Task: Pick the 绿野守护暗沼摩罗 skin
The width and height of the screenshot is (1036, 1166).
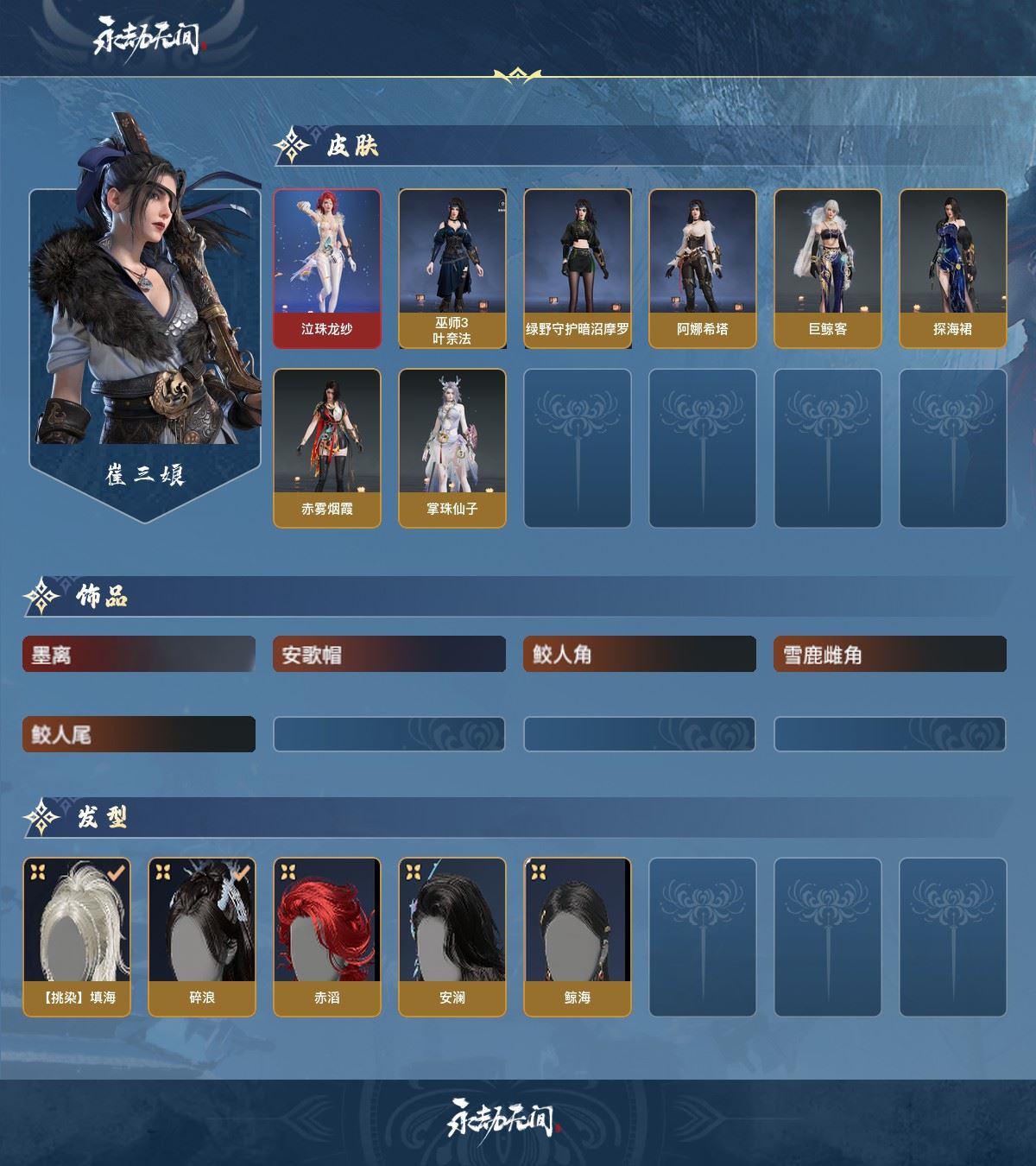Action: pyautogui.click(x=578, y=269)
